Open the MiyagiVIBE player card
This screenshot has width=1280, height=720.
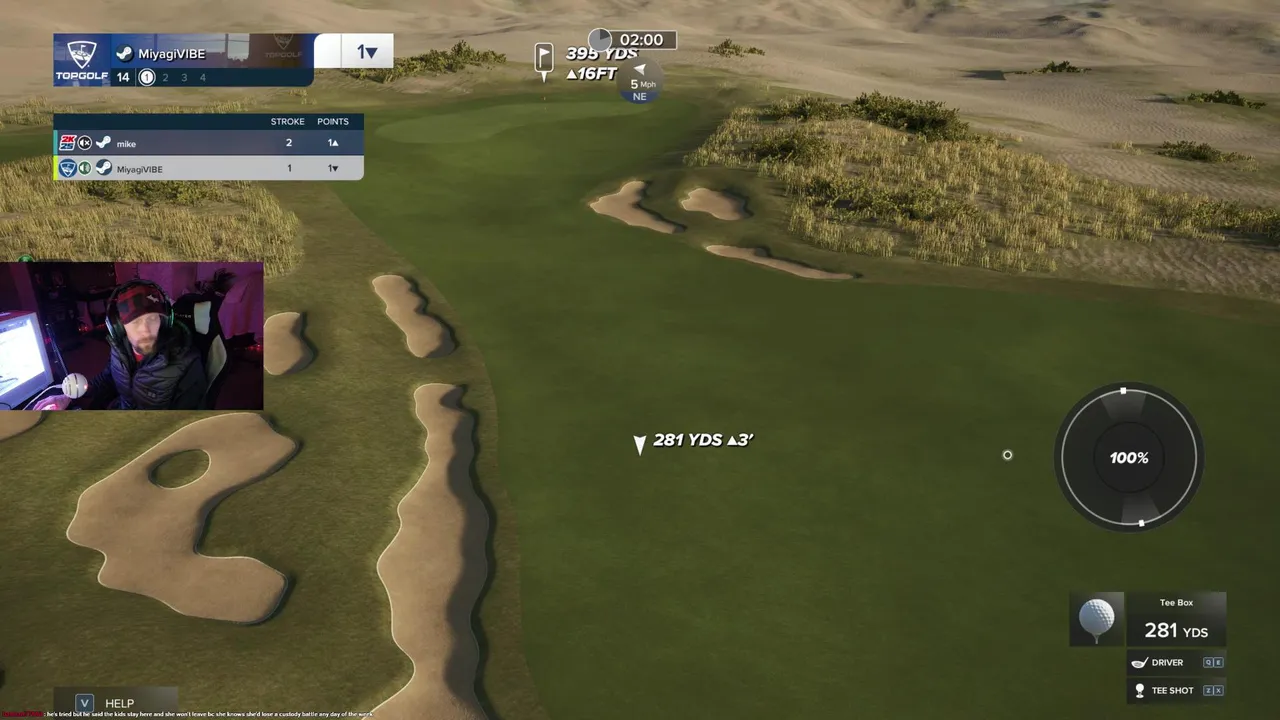coord(184,60)
